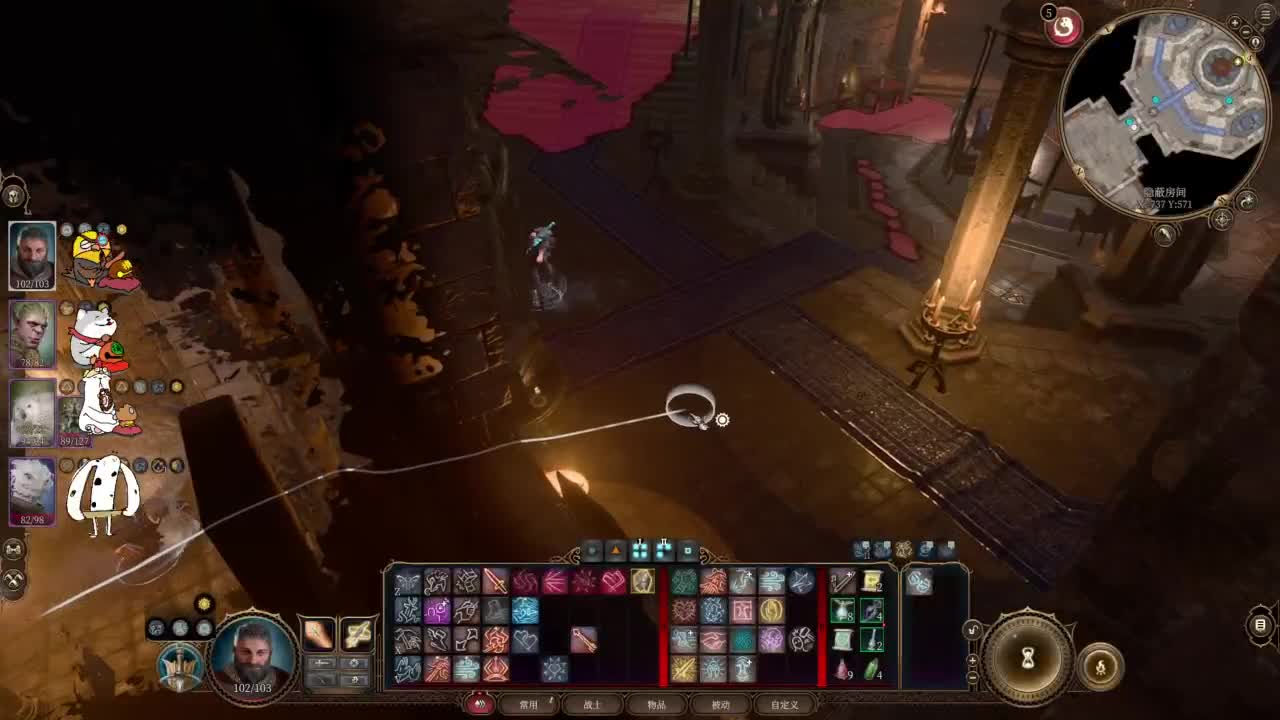
Task: Select the 被动 hotbar tab
Action: click(x=721, y=704)
